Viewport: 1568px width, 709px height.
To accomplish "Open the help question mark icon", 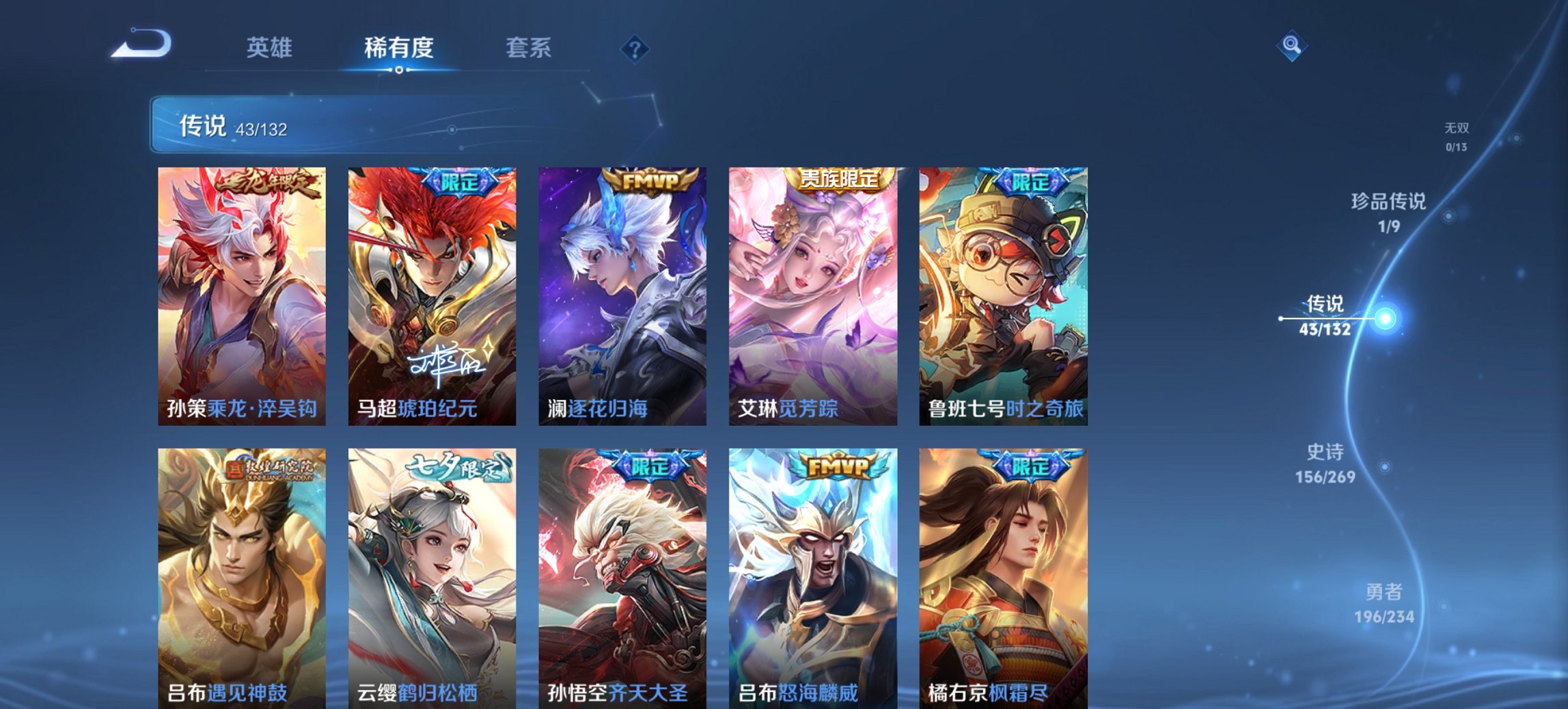I will [635, 47].
